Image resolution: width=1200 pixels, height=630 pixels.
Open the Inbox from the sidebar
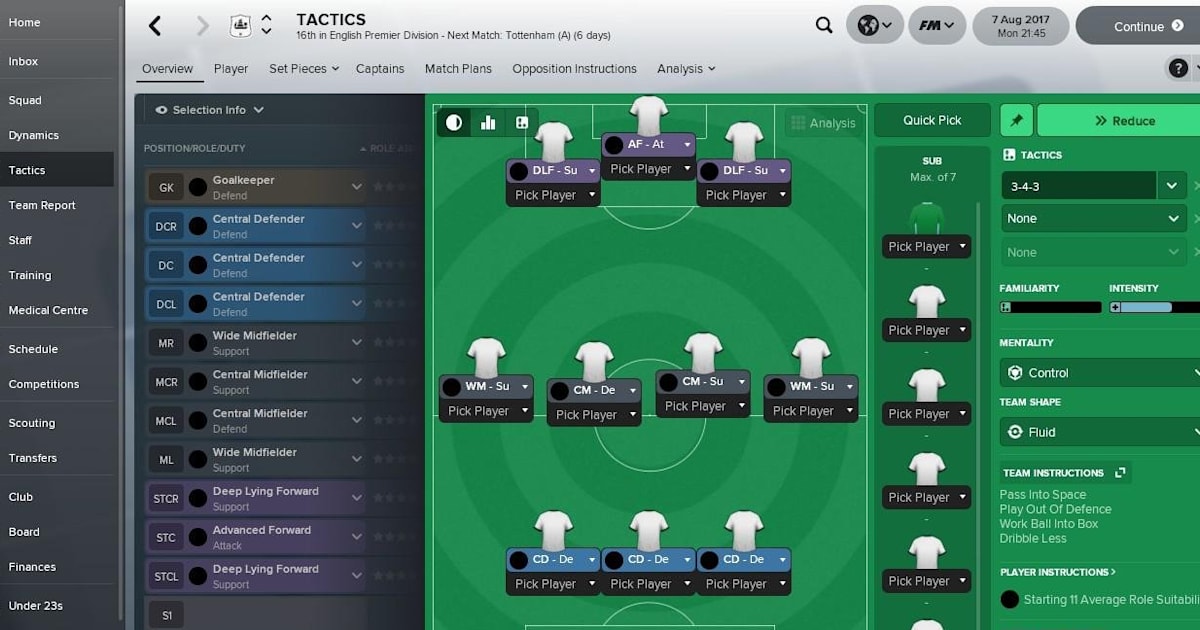(x=24, y=62)
